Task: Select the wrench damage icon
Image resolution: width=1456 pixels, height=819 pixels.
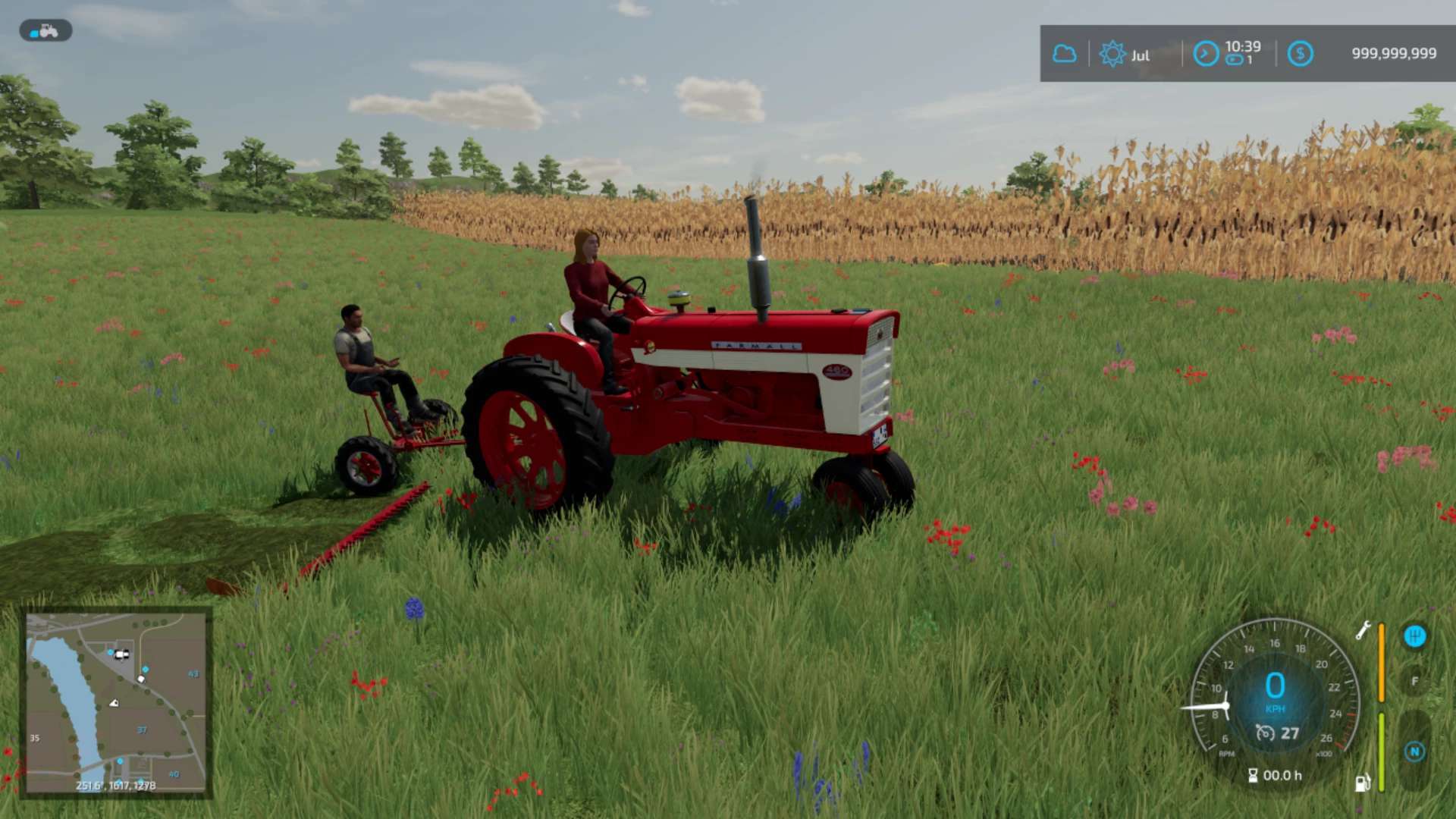Action: (x=1363, y=630)
